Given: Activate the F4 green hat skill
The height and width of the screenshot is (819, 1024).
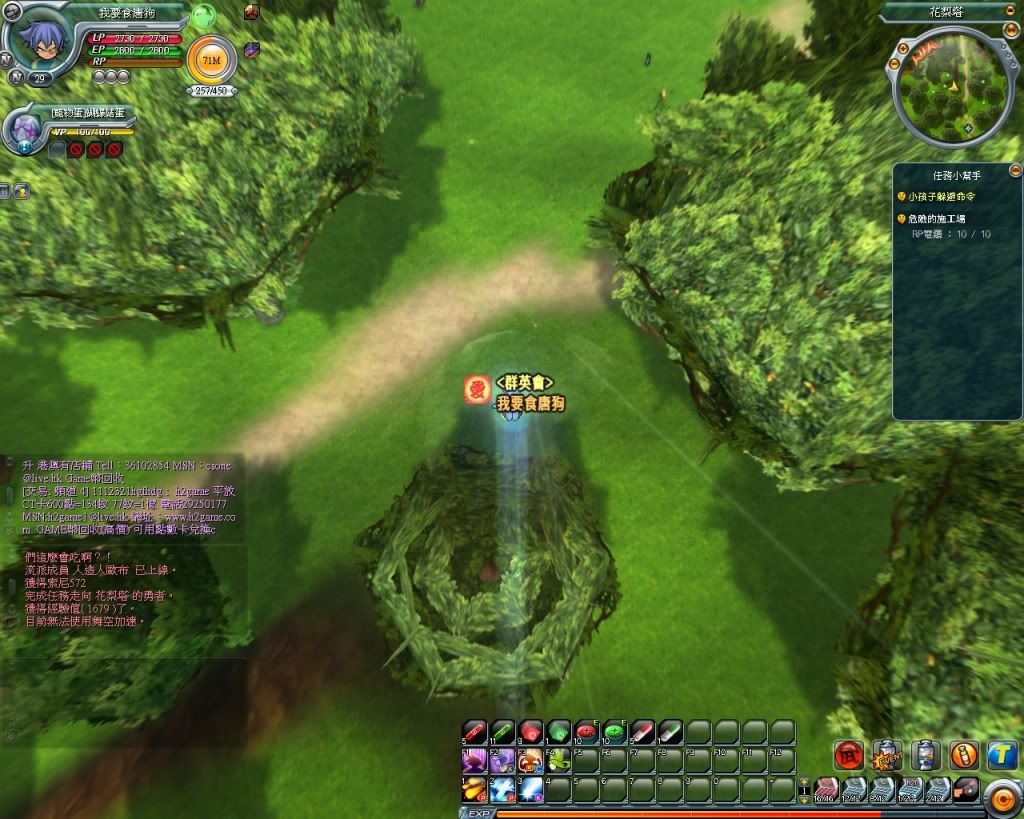Looking at the screenshot, I should (x=558, y=761).
